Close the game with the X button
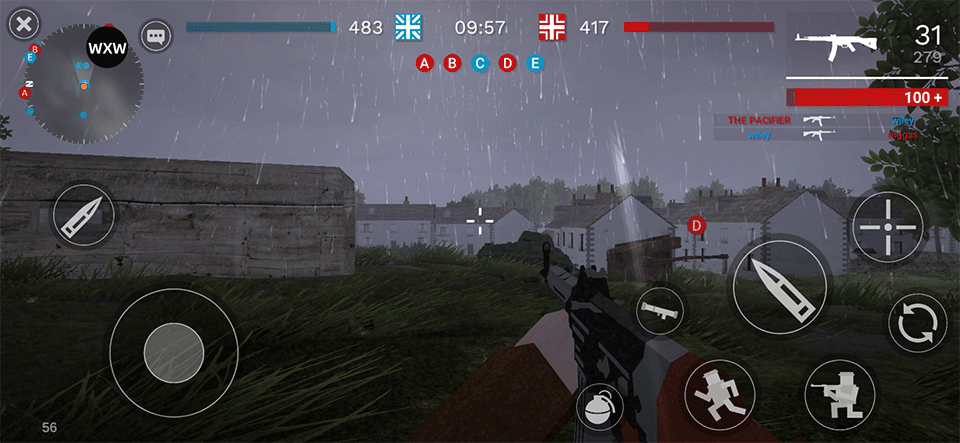This screenshot has width=960, height=443. pos(24,24)
